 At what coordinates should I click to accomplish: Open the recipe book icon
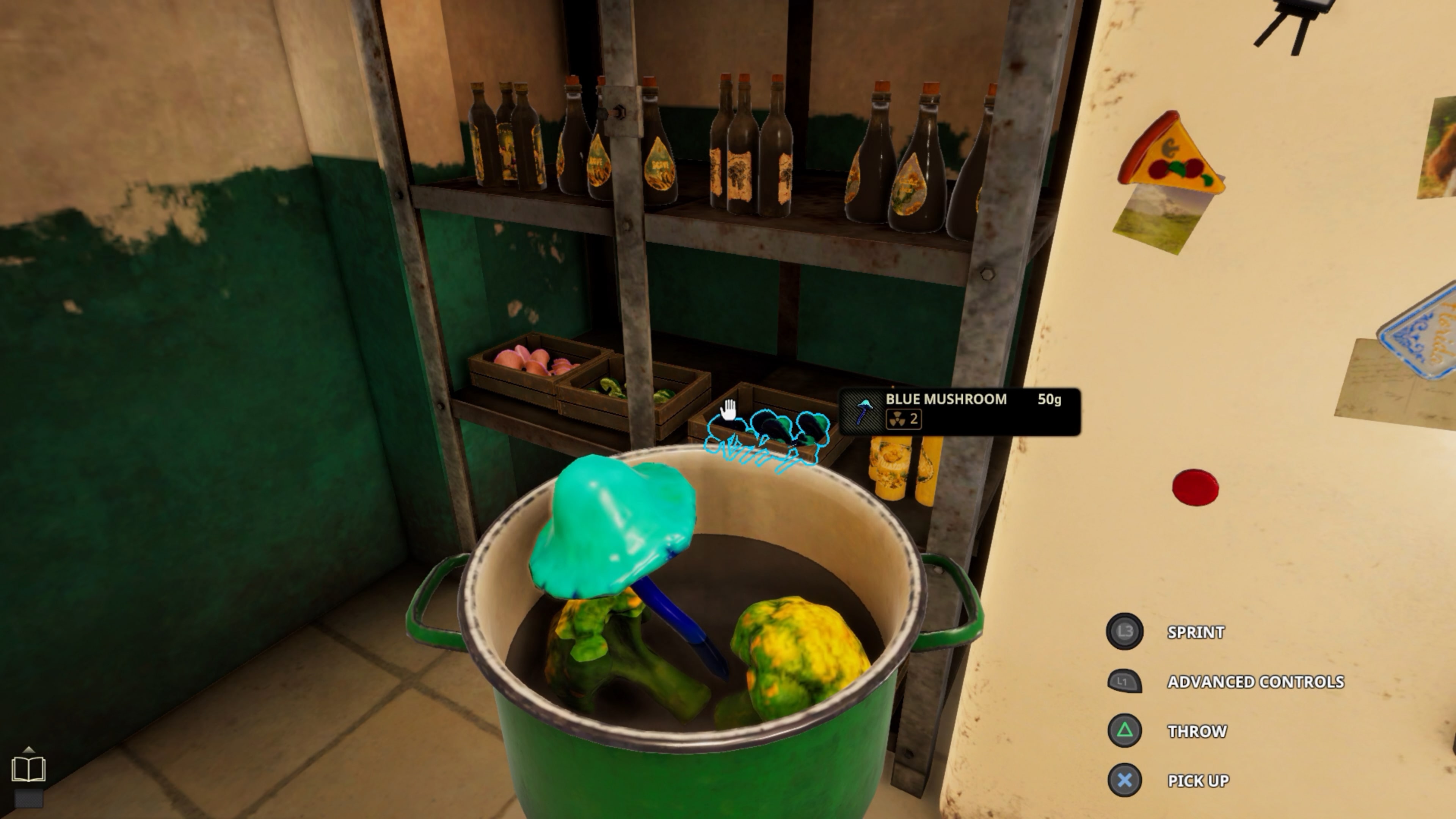pos(28,769)
